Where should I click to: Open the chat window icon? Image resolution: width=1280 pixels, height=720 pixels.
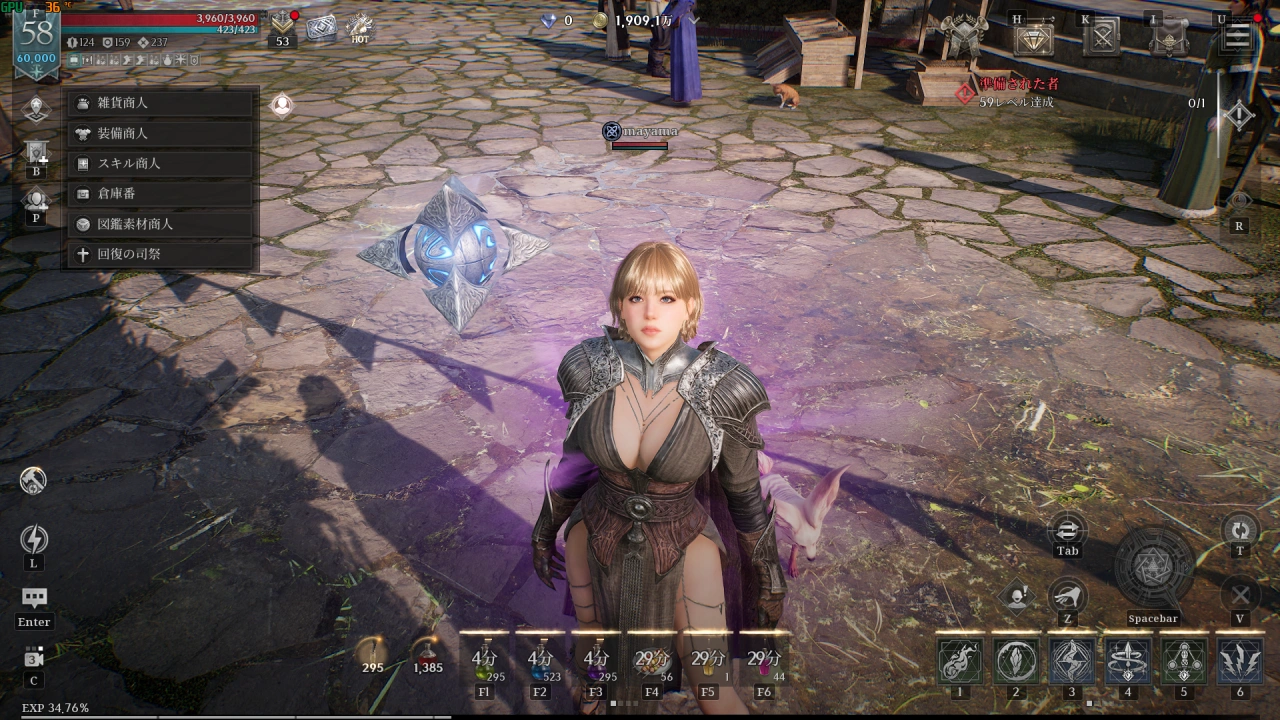34,598
